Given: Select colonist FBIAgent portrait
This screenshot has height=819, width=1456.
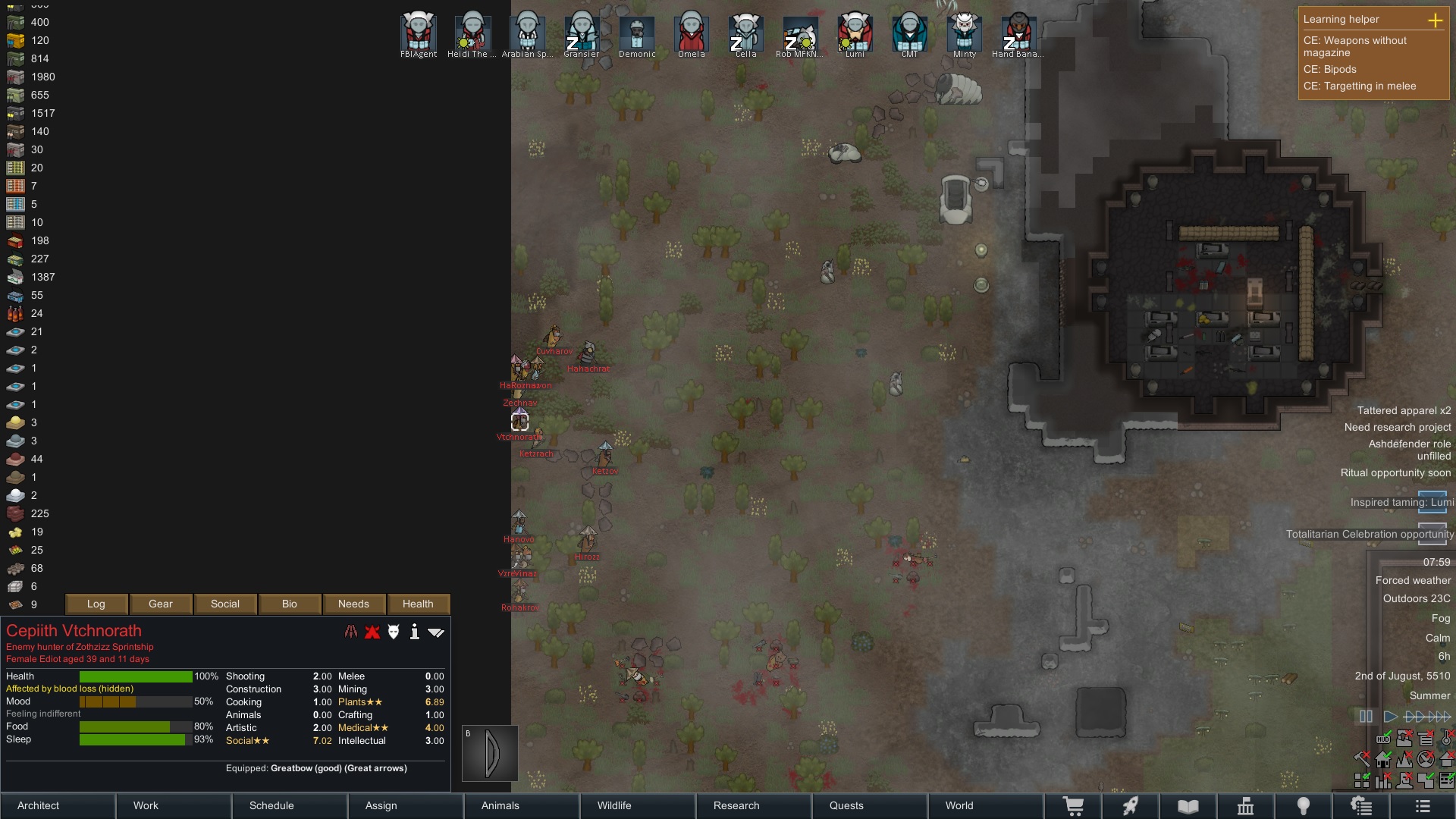Looking at the screenshot, I should pos(419,32).
